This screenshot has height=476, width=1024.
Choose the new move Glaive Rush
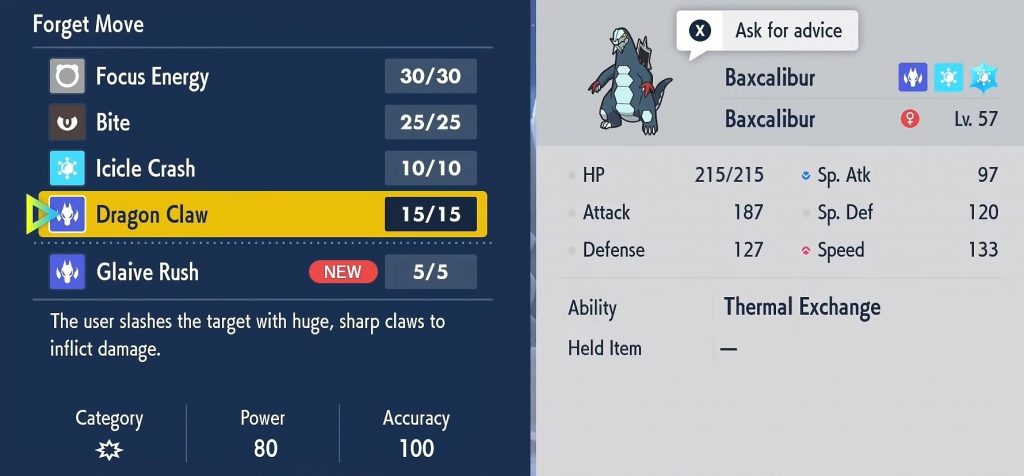pyautogui.click(x=262, y=272)
